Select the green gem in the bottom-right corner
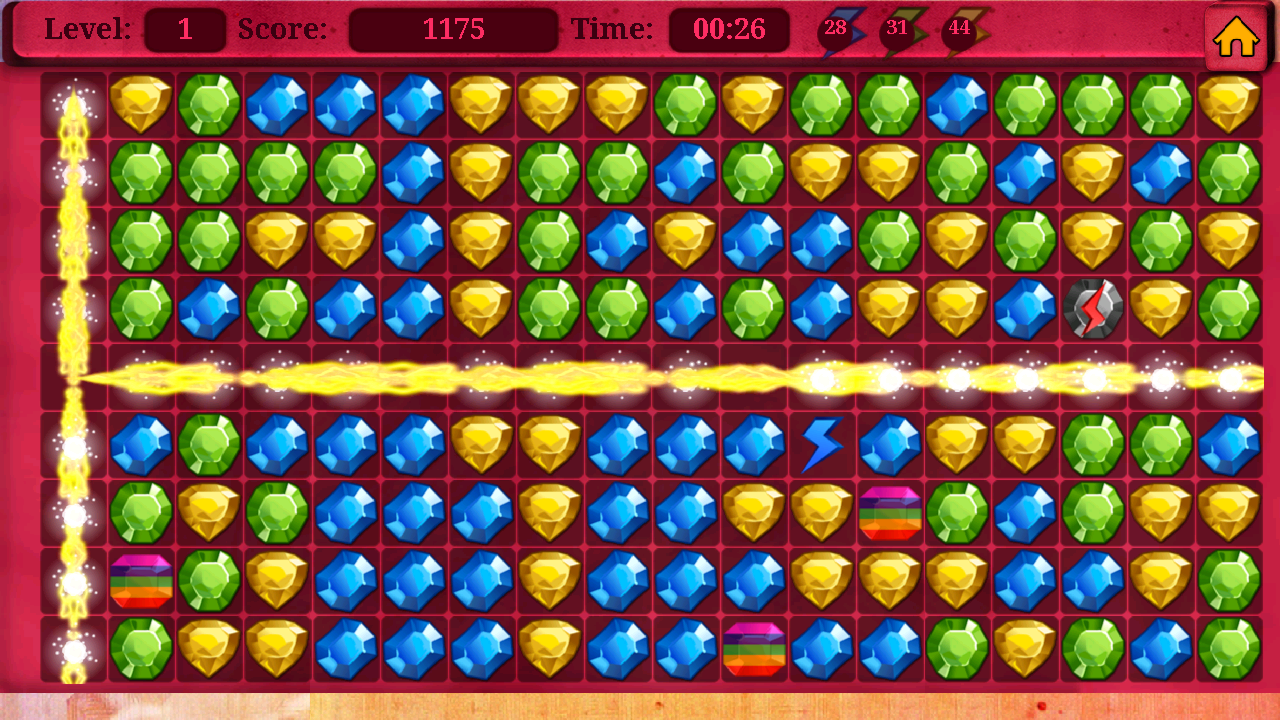 pos(1229,648)
